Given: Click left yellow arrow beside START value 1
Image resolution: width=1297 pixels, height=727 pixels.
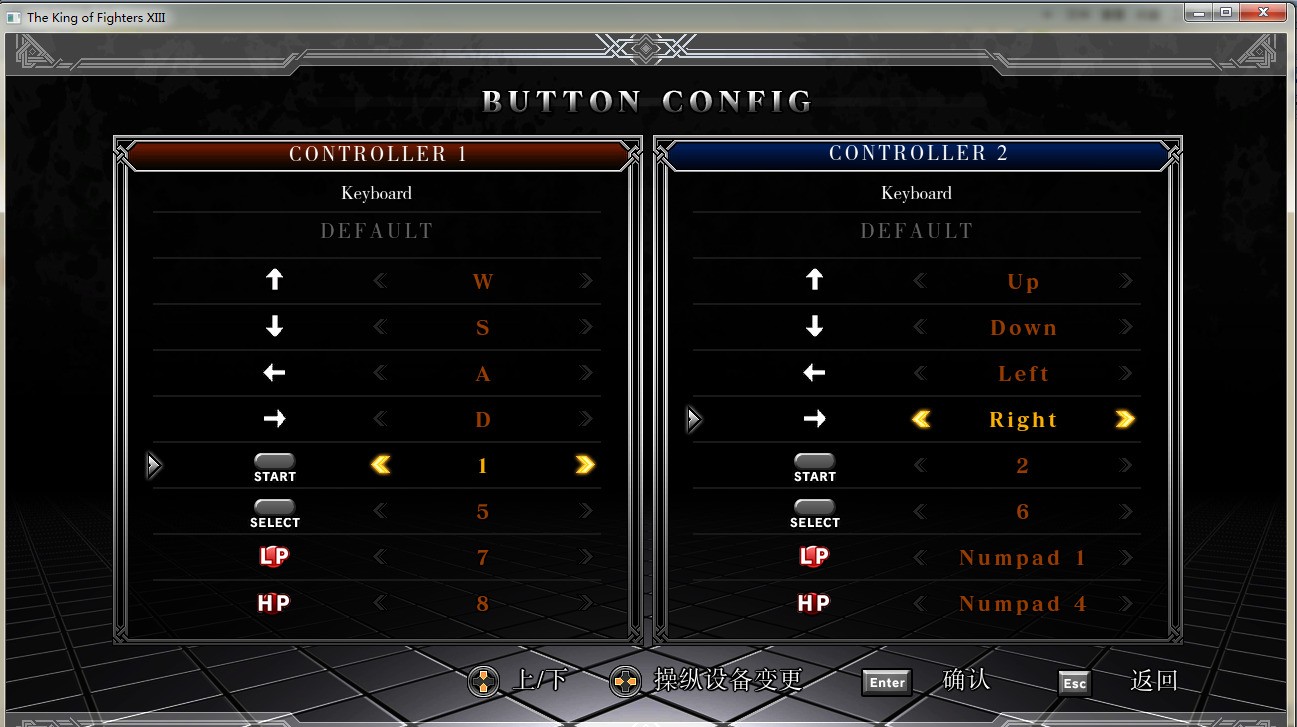Looking at the screenshot, I should point(381,465).
